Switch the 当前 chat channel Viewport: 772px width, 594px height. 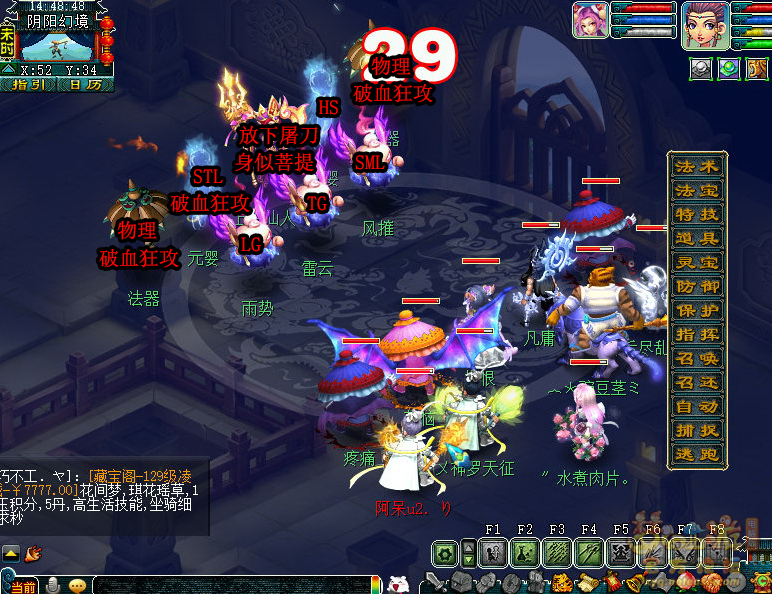[22, 585]
